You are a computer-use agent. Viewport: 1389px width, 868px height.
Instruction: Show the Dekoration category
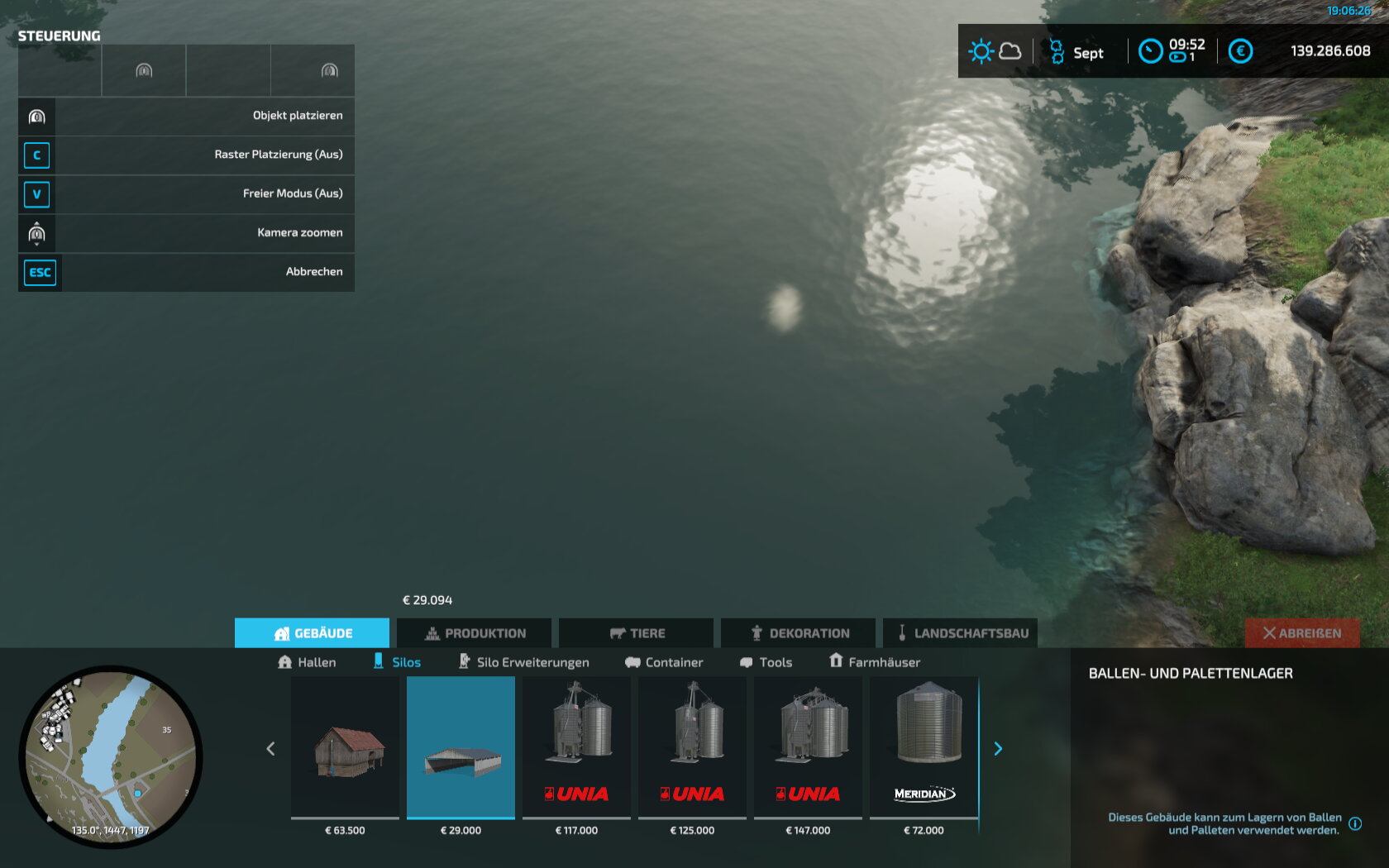[799, 633]
